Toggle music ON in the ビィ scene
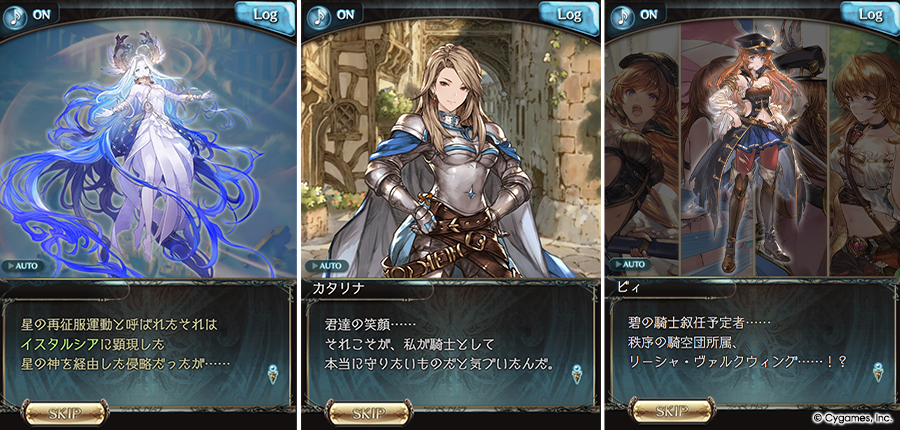The image size is (900, 430). pyautogui.click(x=637, y=14)
